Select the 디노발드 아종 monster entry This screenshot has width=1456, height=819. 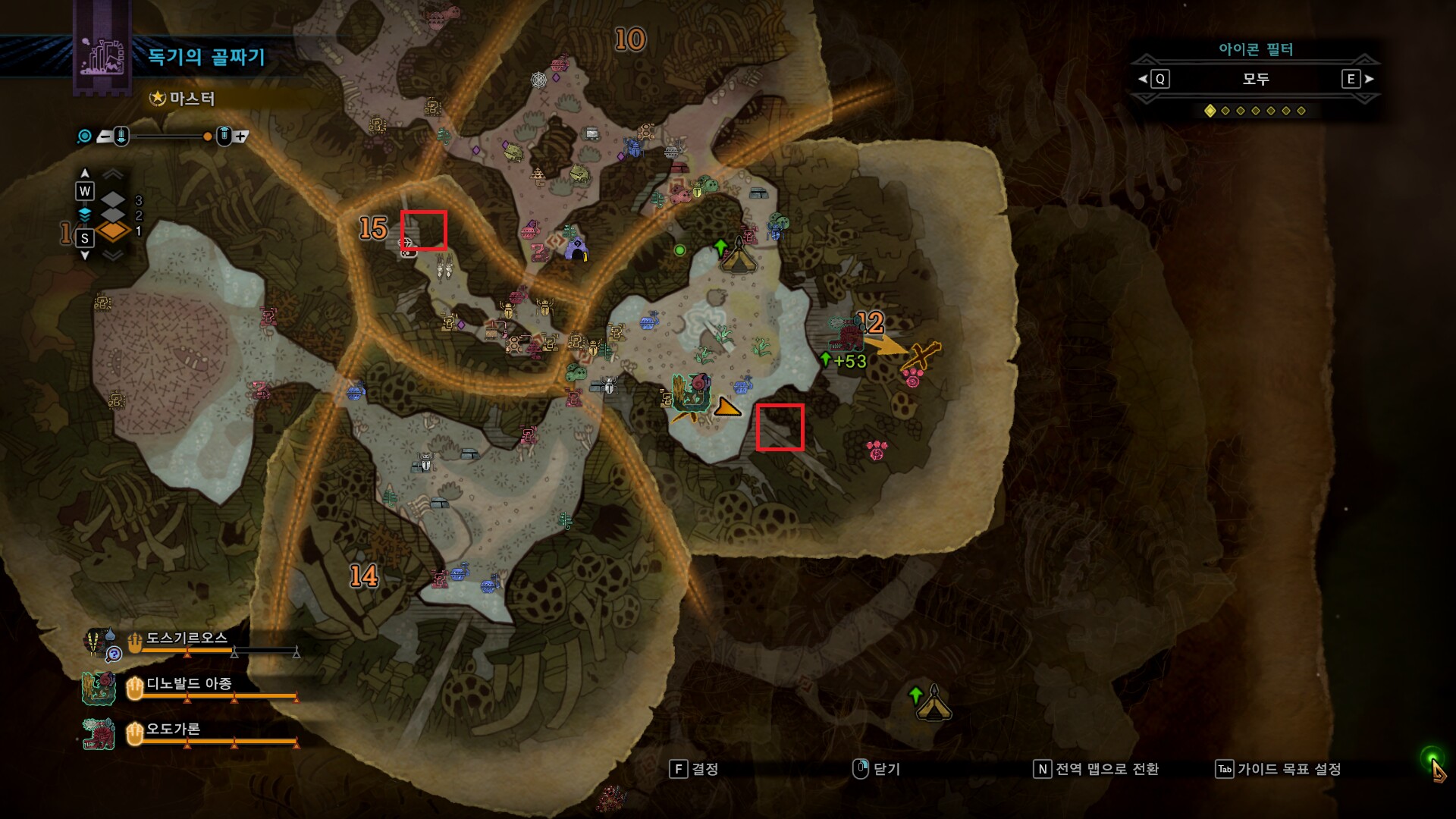(x=189, y=684)
